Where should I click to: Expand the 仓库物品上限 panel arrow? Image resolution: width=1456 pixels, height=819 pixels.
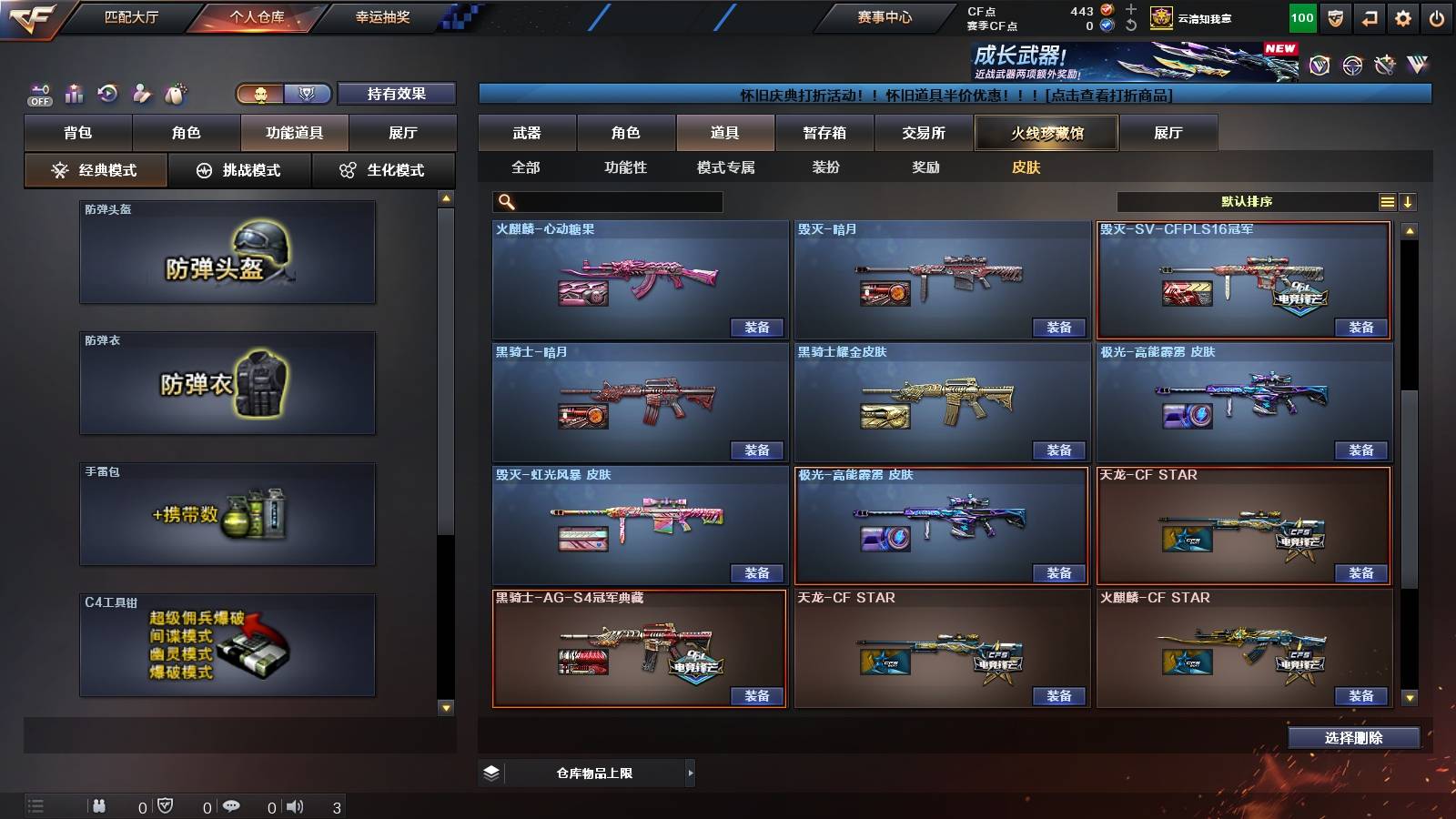[689, 772]
